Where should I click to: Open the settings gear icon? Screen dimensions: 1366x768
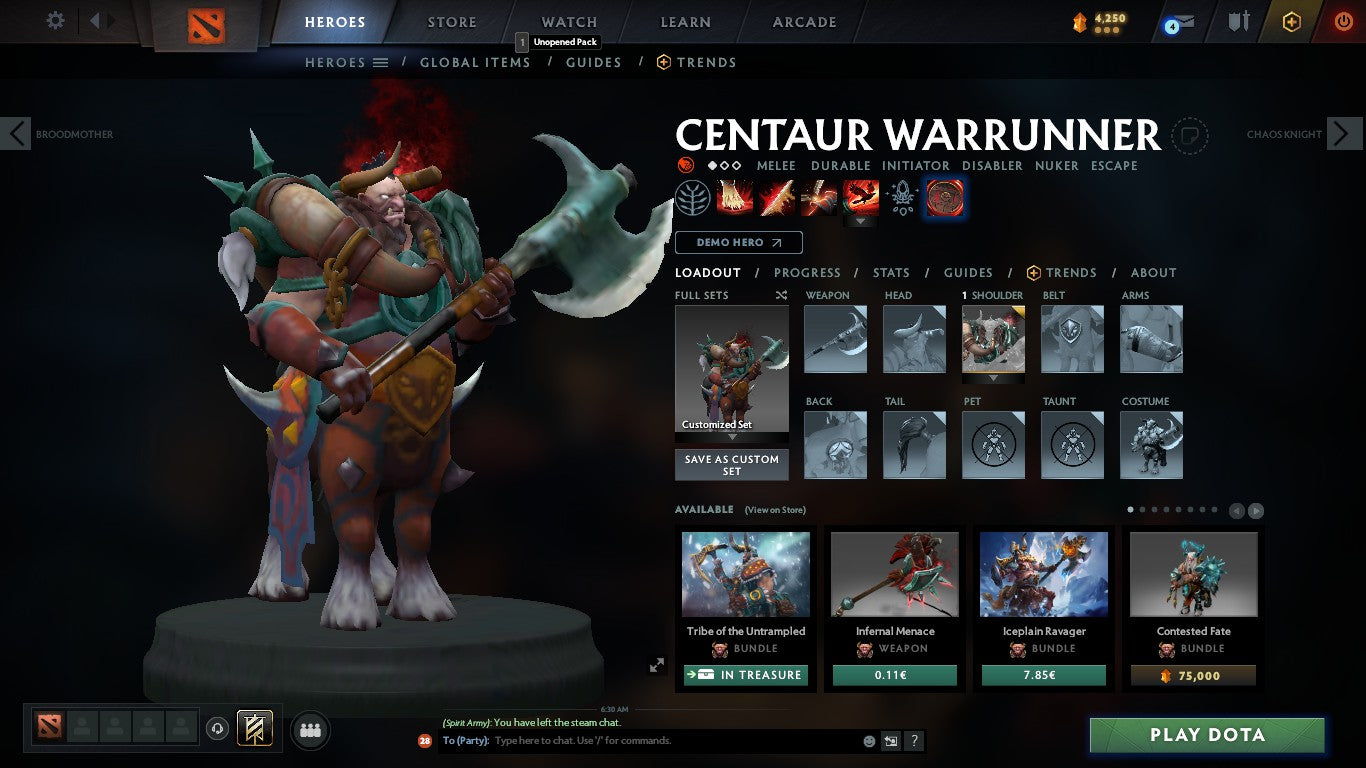tap(55, 20)
